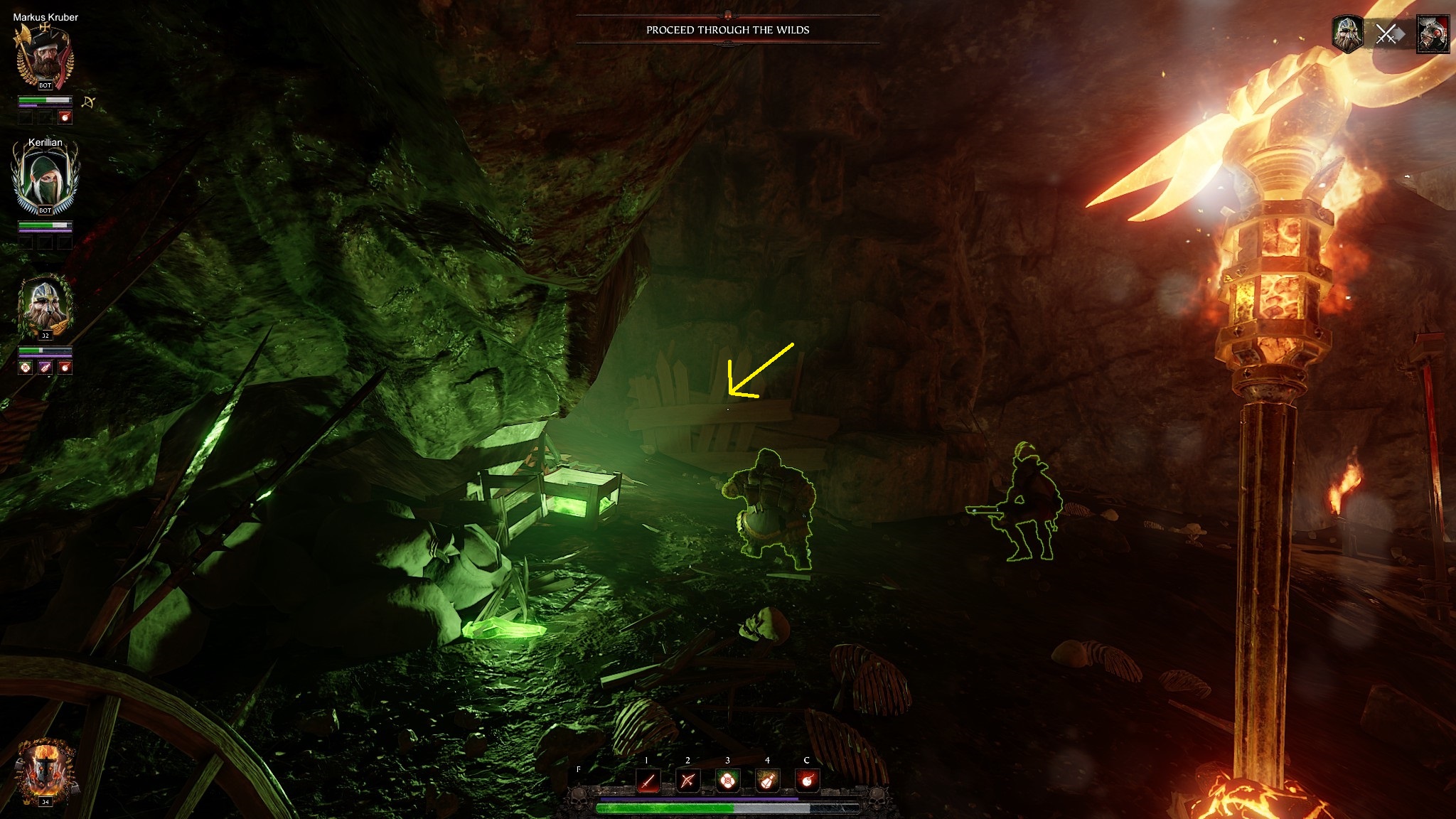Screen dimensions: 1456x819
Task: Select the potion bottle slot
Action: tap(767, 781)
